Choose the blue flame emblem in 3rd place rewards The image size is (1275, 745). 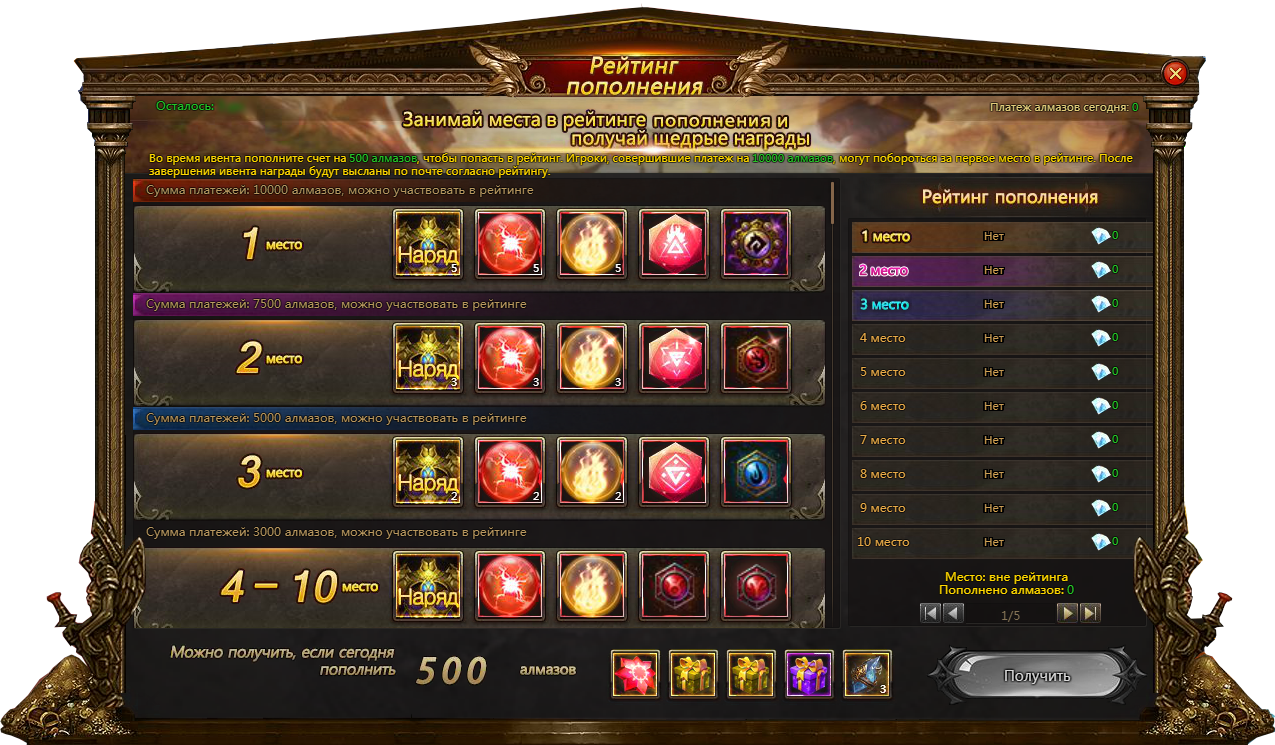point(755,471)
